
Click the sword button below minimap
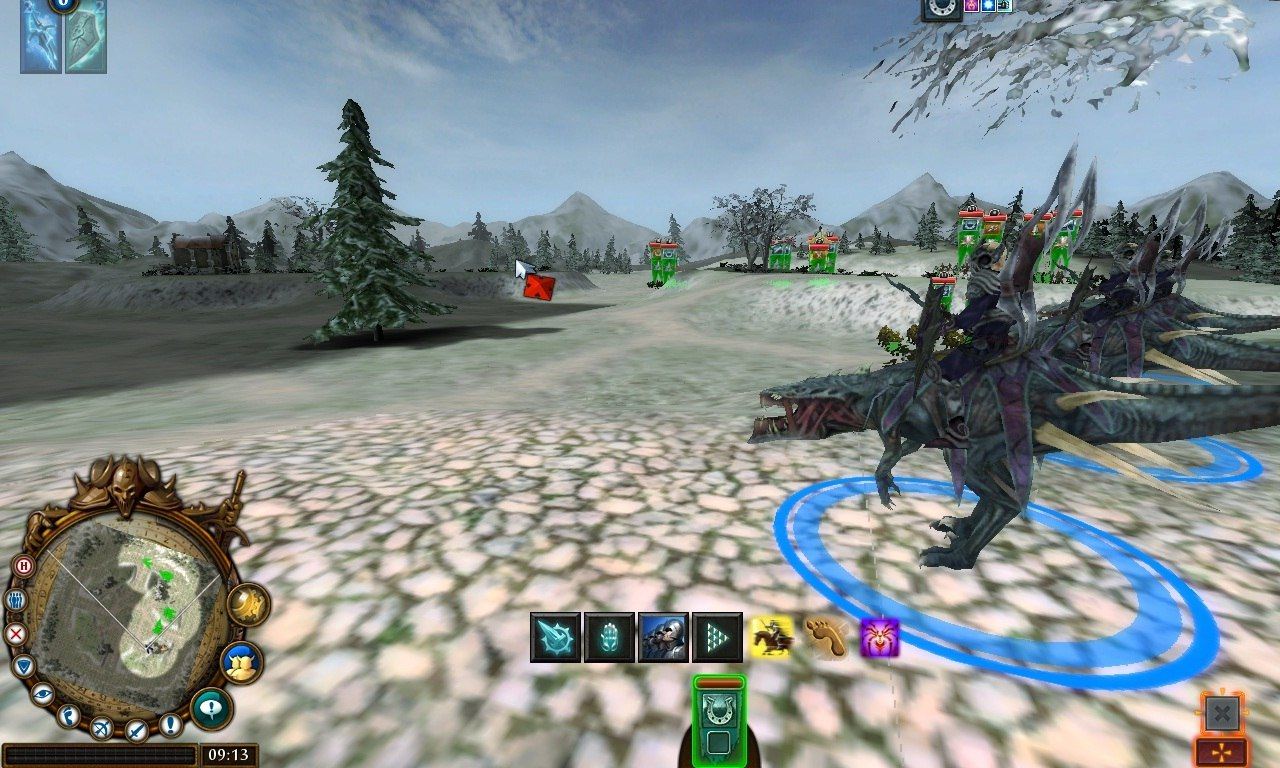137,731
